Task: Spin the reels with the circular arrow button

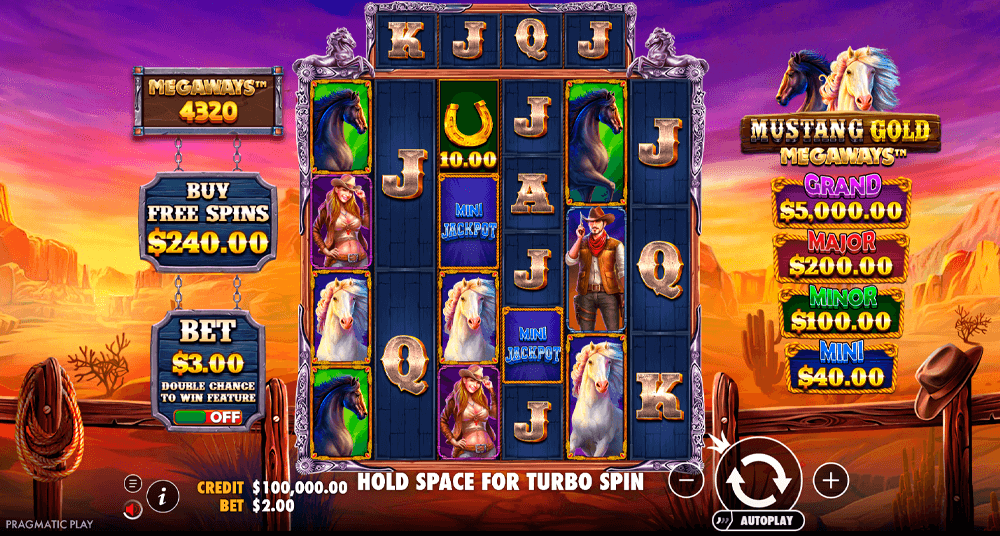Action: click(x=759, y=479)
